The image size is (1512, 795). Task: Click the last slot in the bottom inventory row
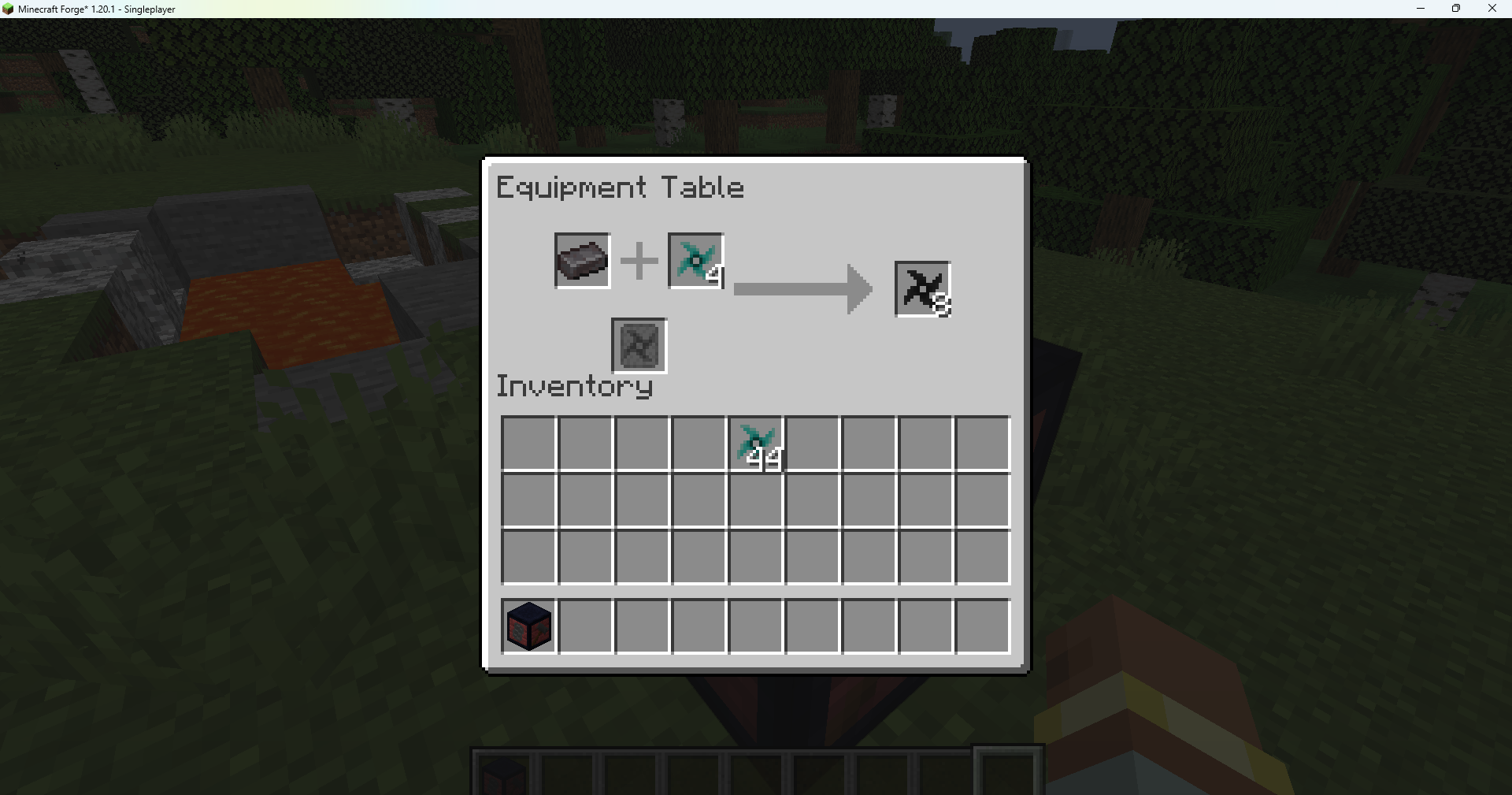click(x=982, y=626)
